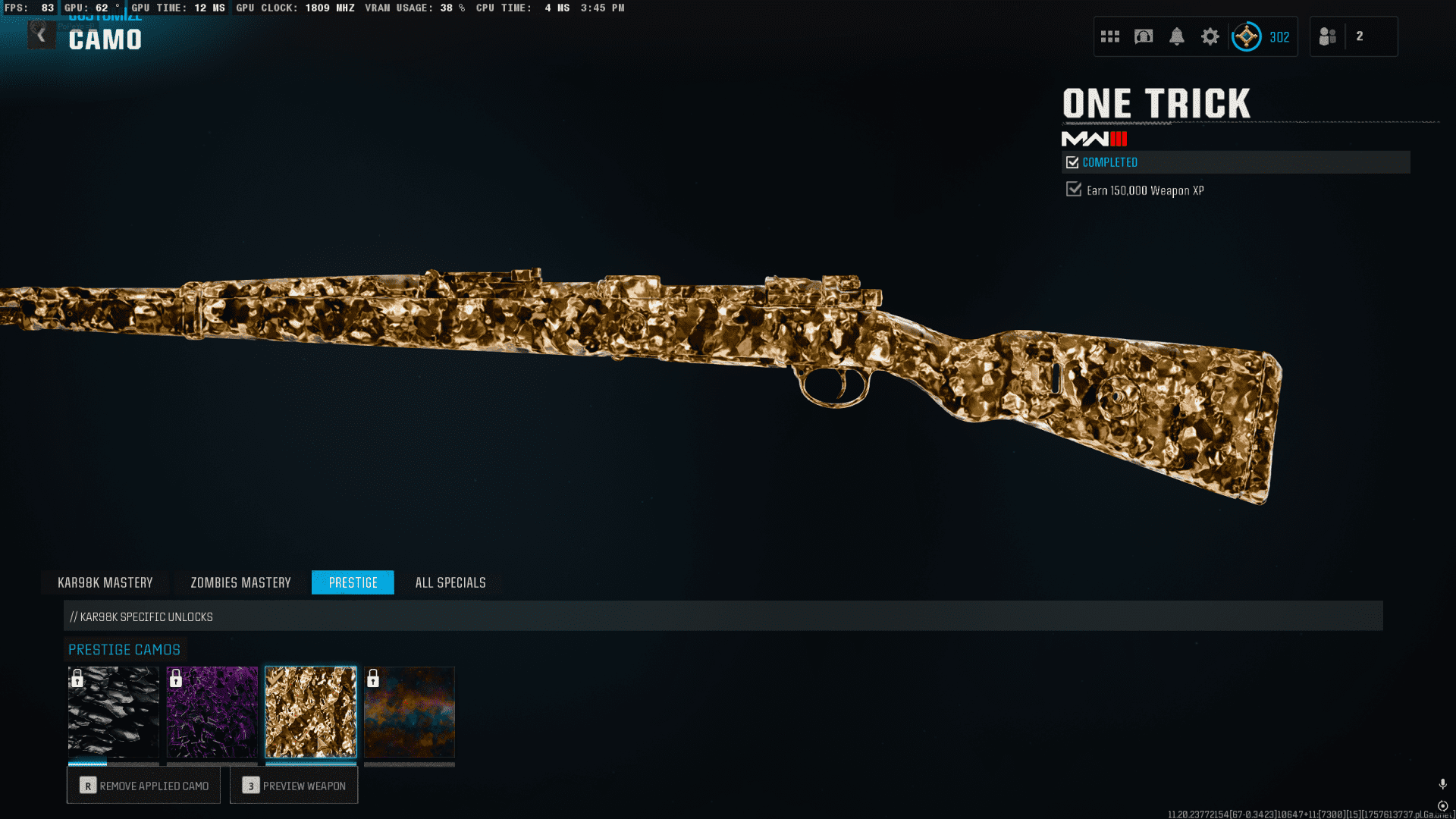Open the headquarters icon next to the bell

[1143, 36]
